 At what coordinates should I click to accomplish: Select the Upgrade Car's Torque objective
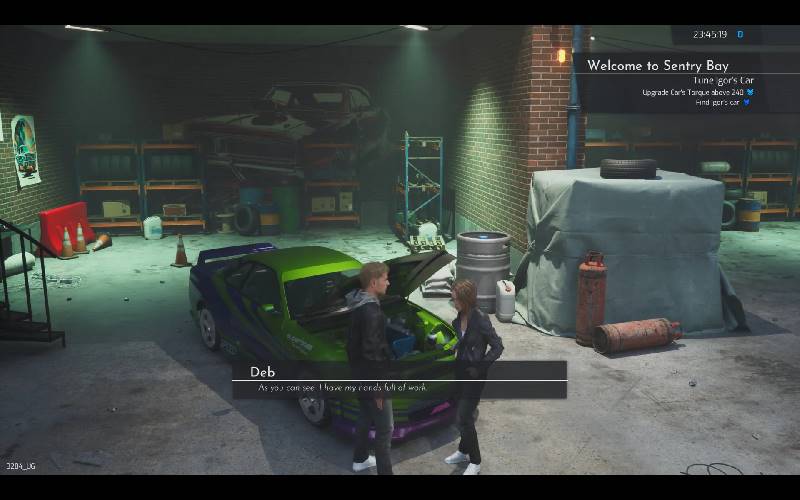click(x=692, y=92)
